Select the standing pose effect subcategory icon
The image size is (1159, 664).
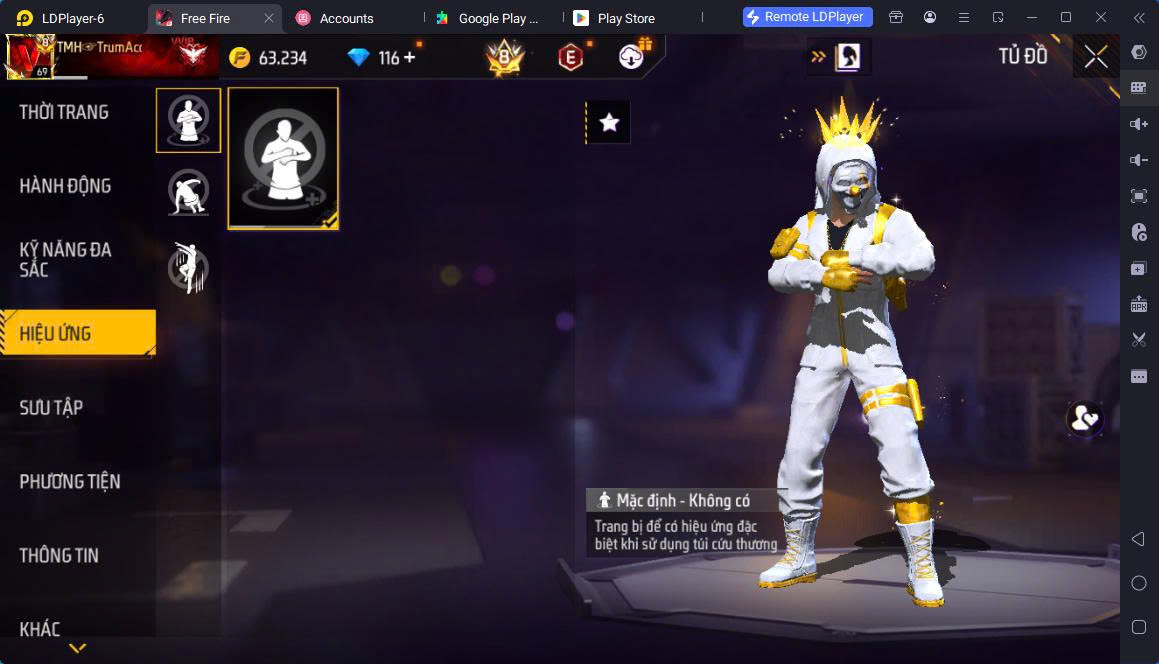coord(188,120)
